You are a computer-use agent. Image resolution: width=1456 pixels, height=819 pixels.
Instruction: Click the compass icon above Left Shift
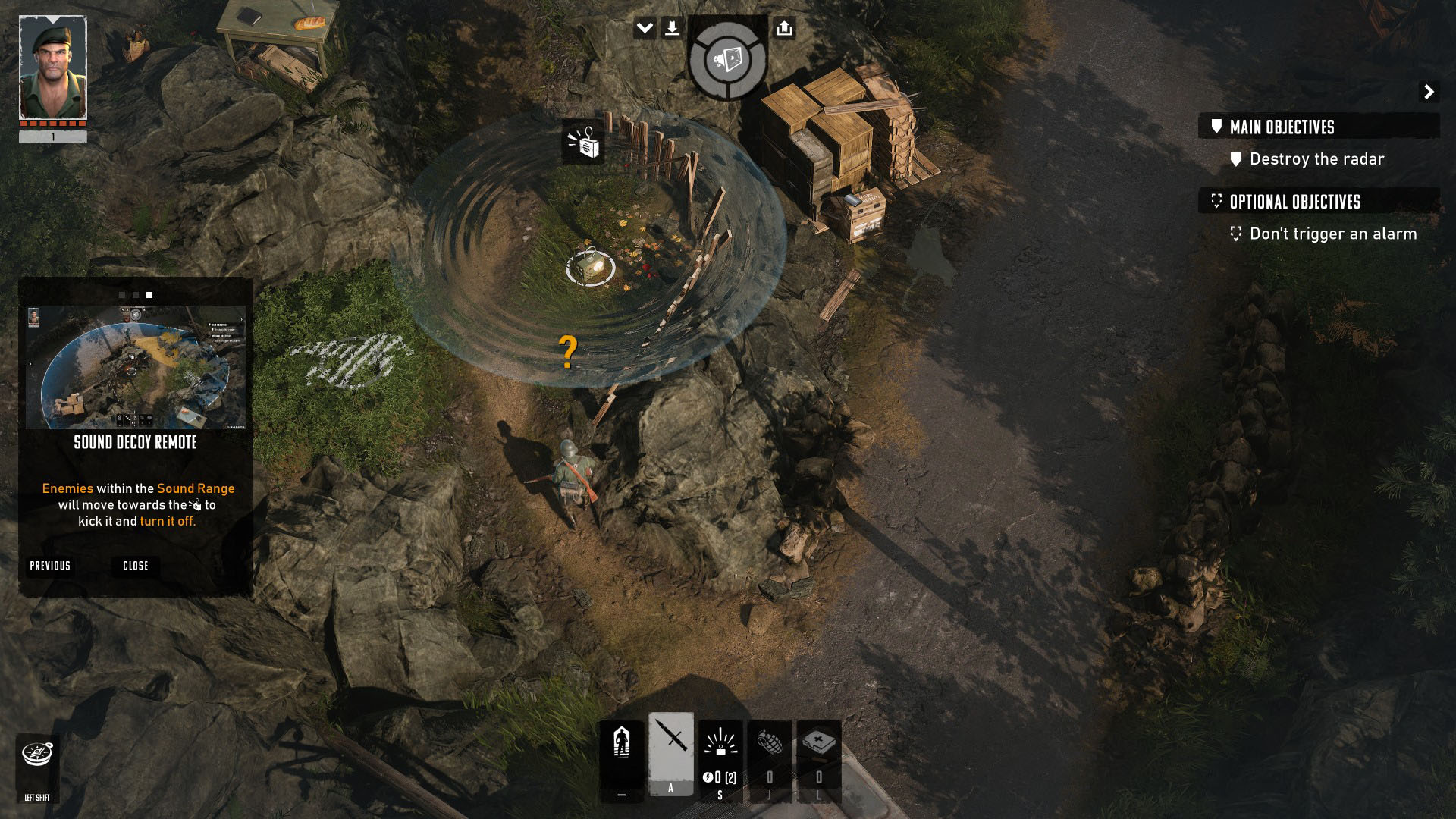37,755
